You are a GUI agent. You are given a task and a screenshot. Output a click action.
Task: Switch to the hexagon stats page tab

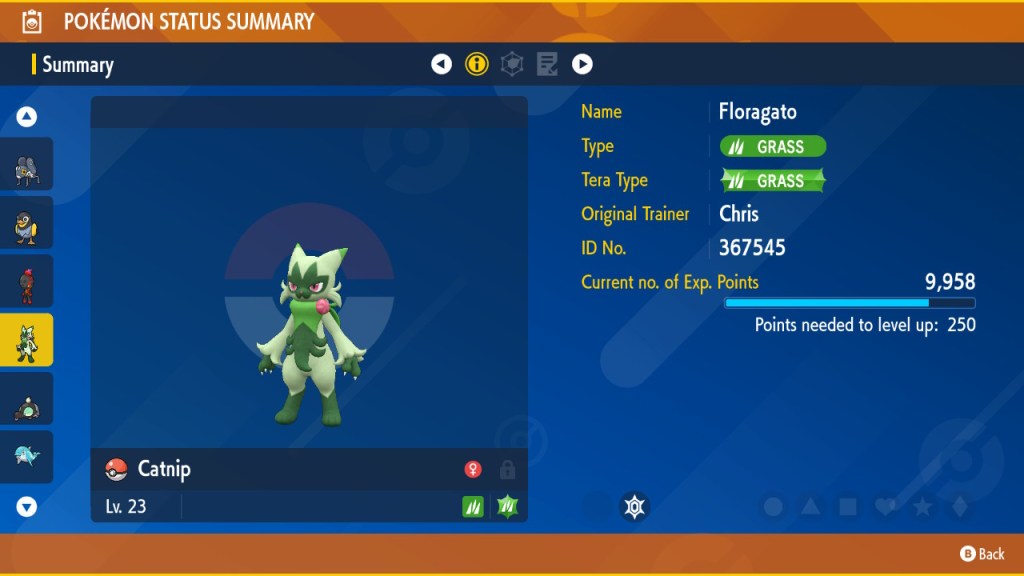512,65
